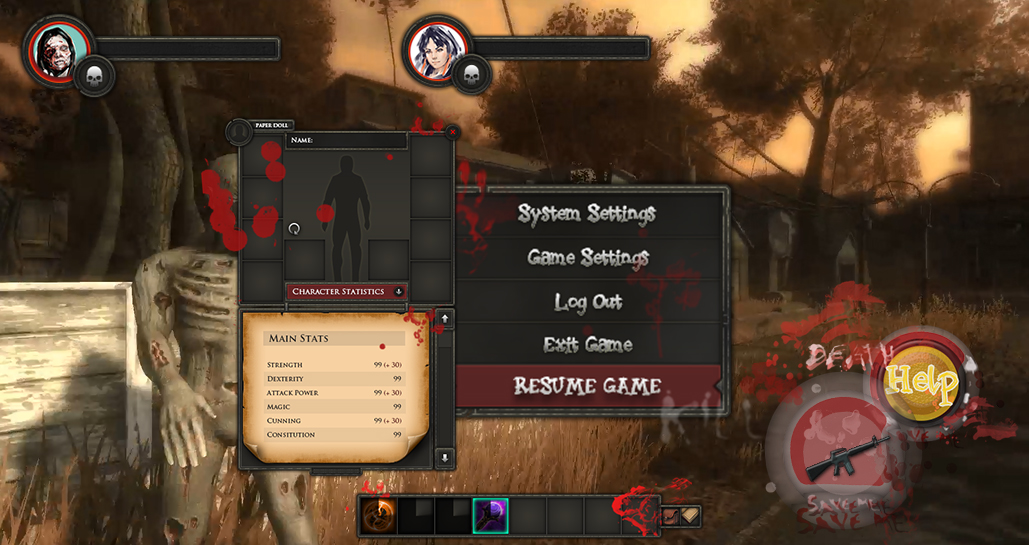Activate the orange swirl ability in hotbar
This screenshot has width=1029, height=545.
point(378,515)
